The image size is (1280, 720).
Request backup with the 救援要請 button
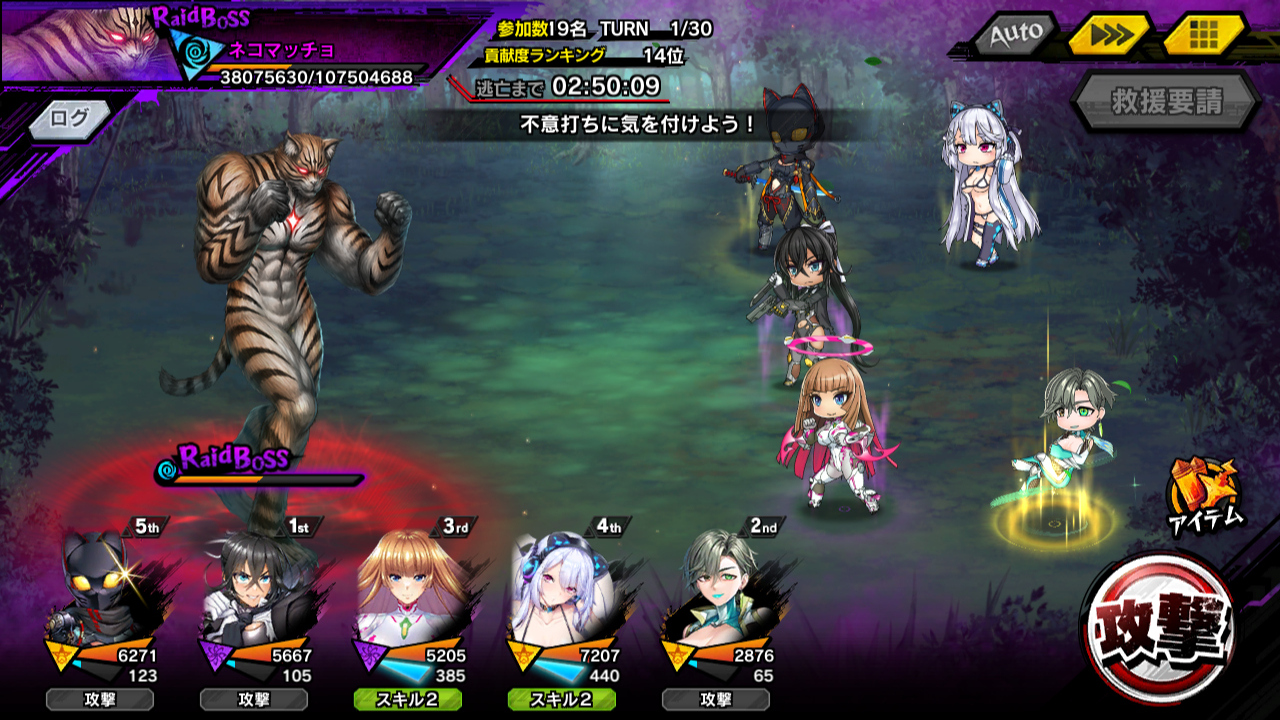point(1166,101)
